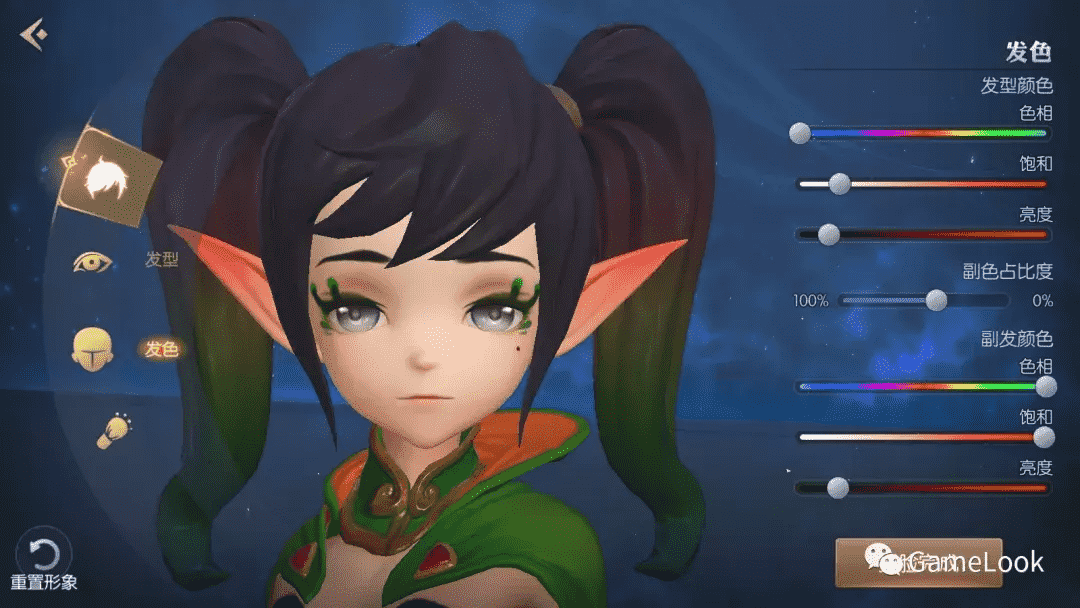The height and width of the screenshot is (608, 1080).
Task: Click the orange confirm button
Action: point(918,563)
